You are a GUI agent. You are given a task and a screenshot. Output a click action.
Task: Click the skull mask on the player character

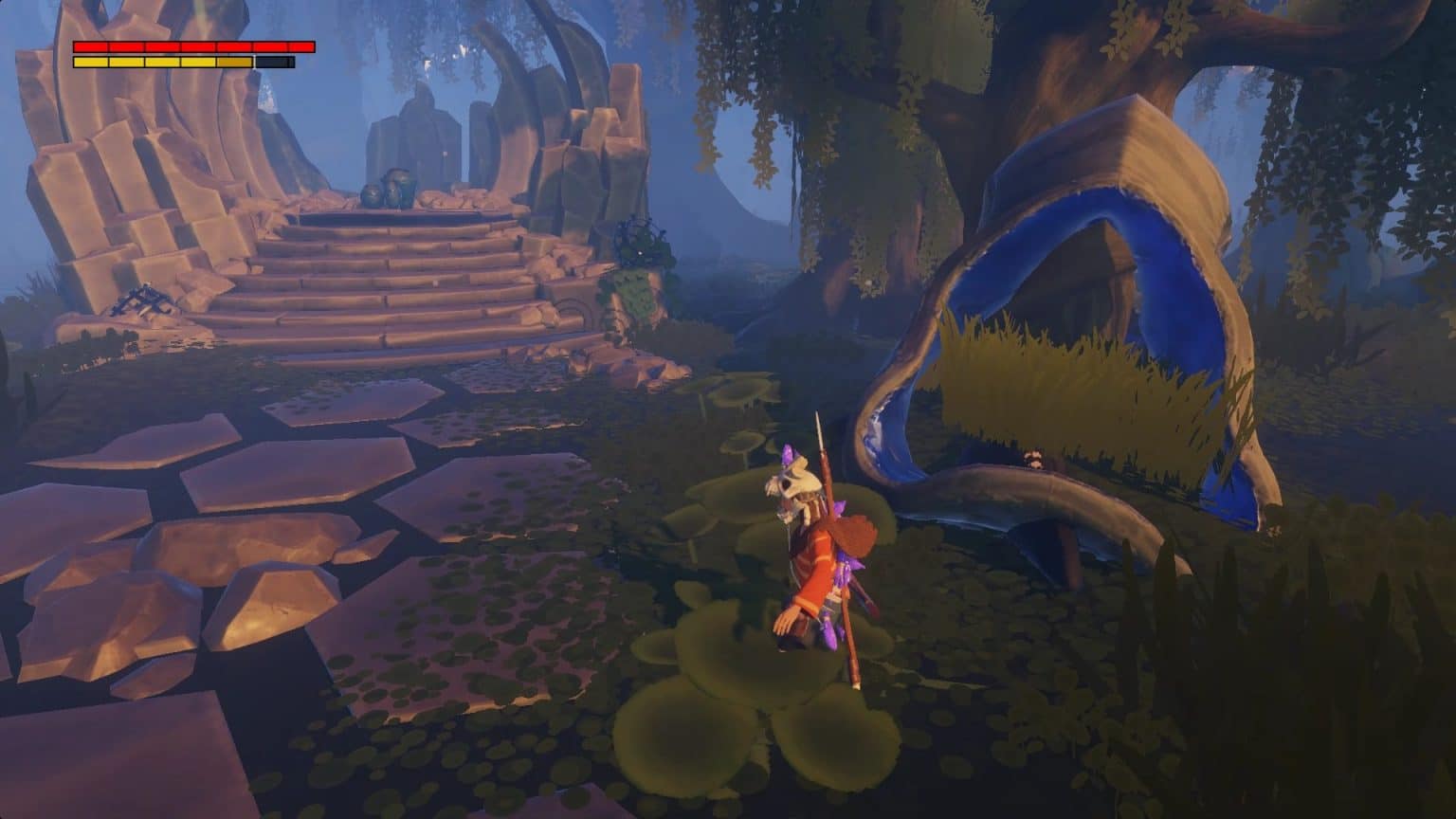click(x=794, y=485)
